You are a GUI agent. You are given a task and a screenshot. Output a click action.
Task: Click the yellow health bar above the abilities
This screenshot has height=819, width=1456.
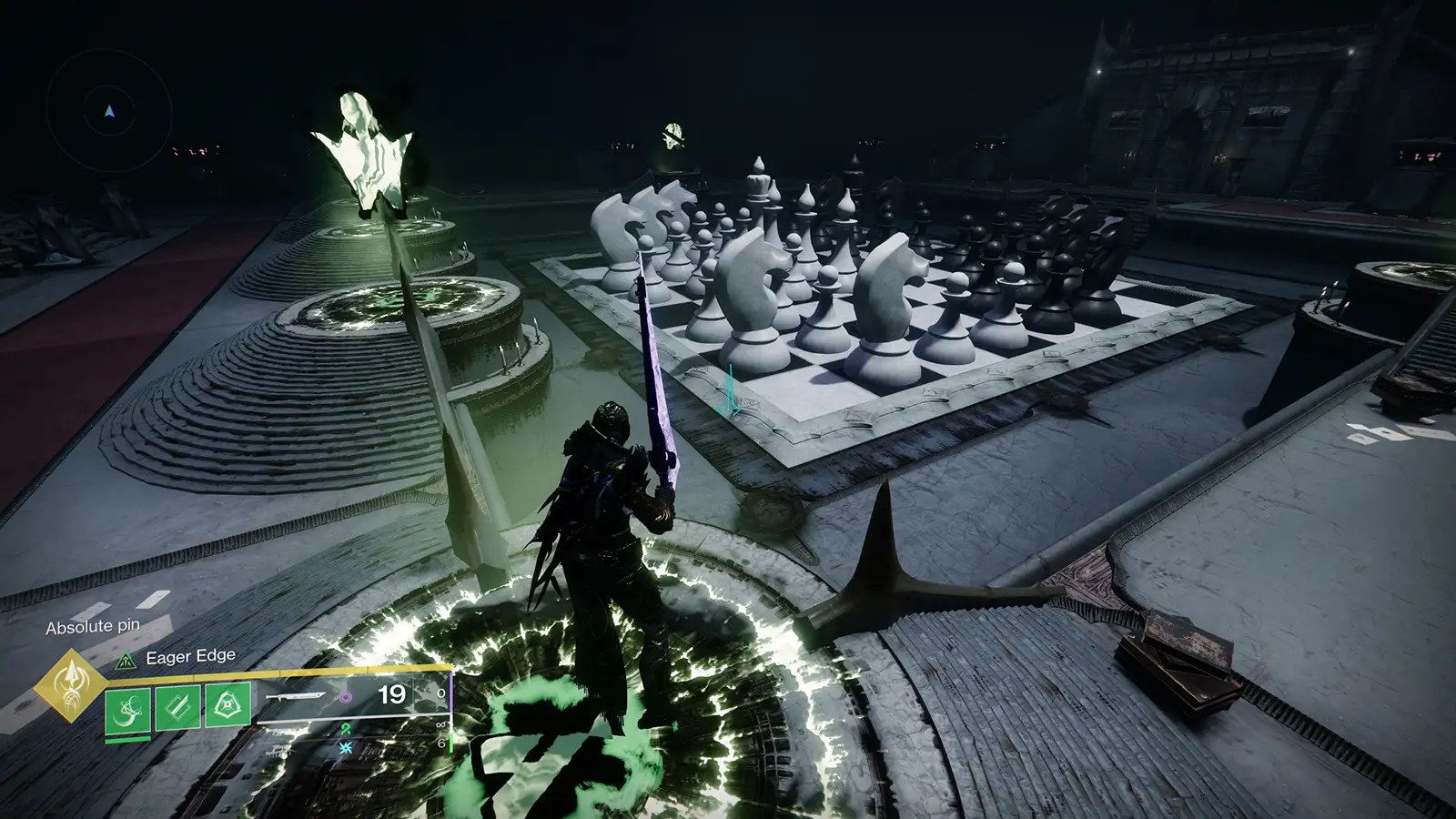[x=273, y=672]
